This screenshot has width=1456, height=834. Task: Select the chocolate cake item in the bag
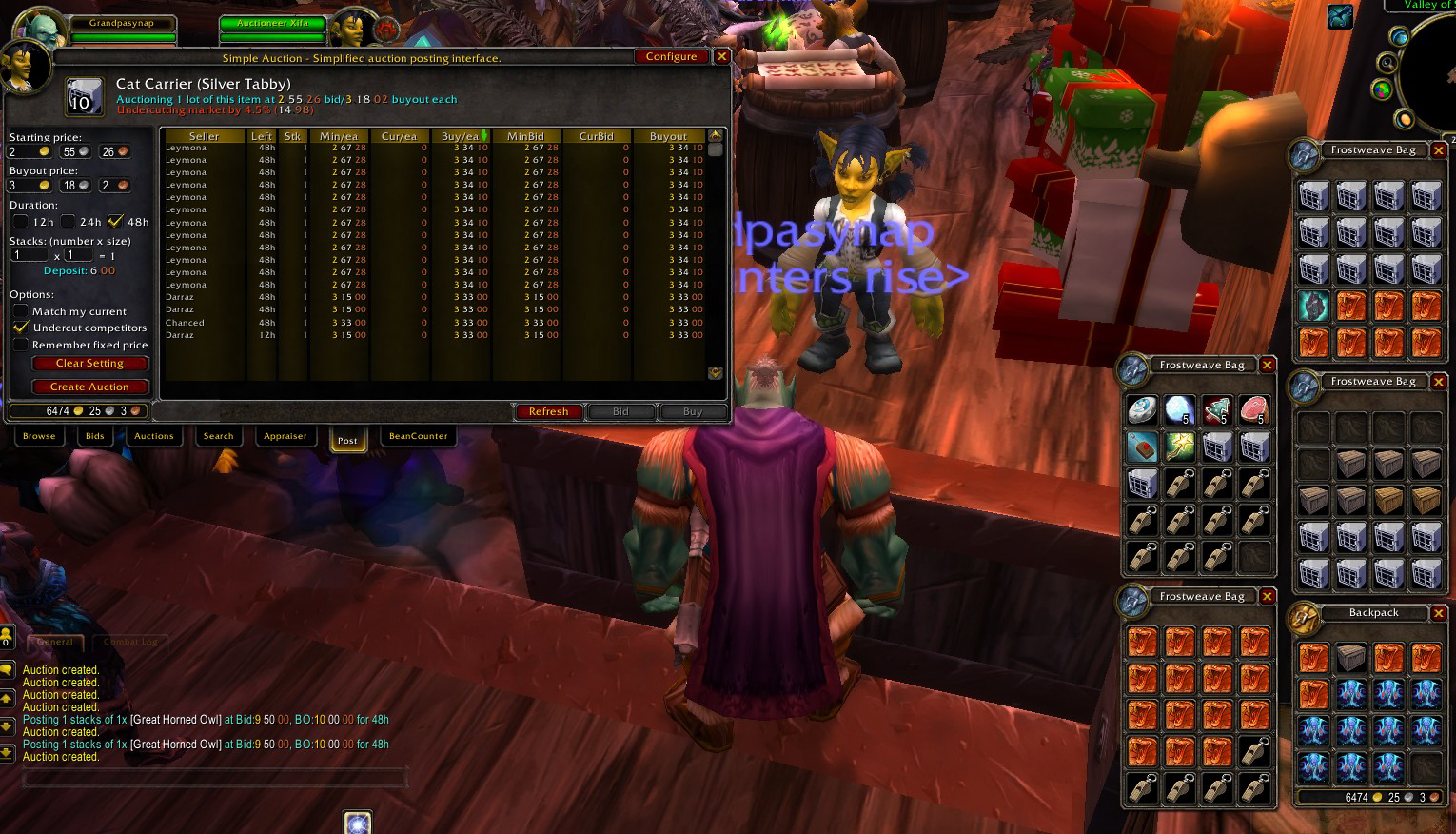pos(1141,447)
